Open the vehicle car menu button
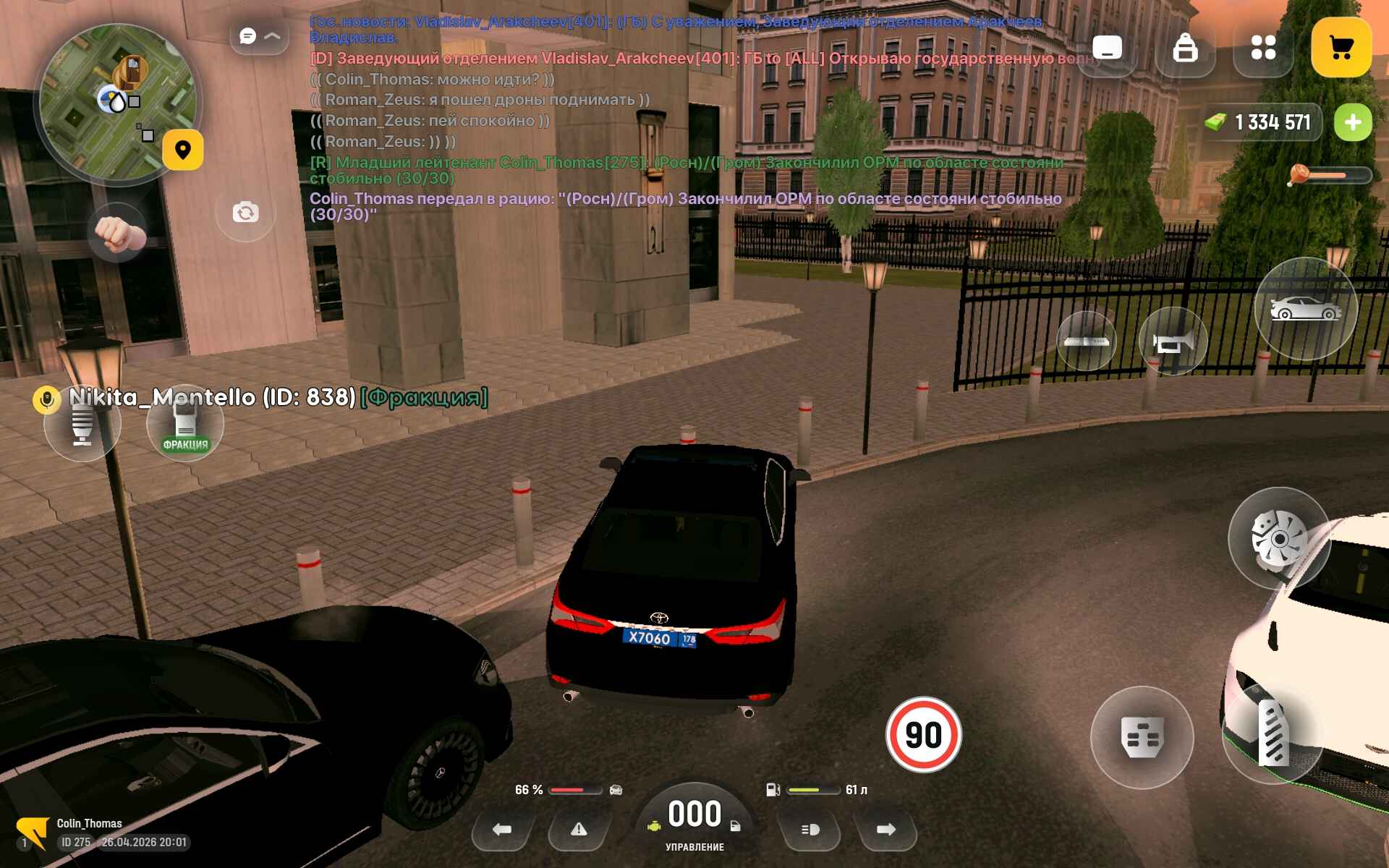The image size is (1389, 868). pyautogui.click(x=1305, y=309)
